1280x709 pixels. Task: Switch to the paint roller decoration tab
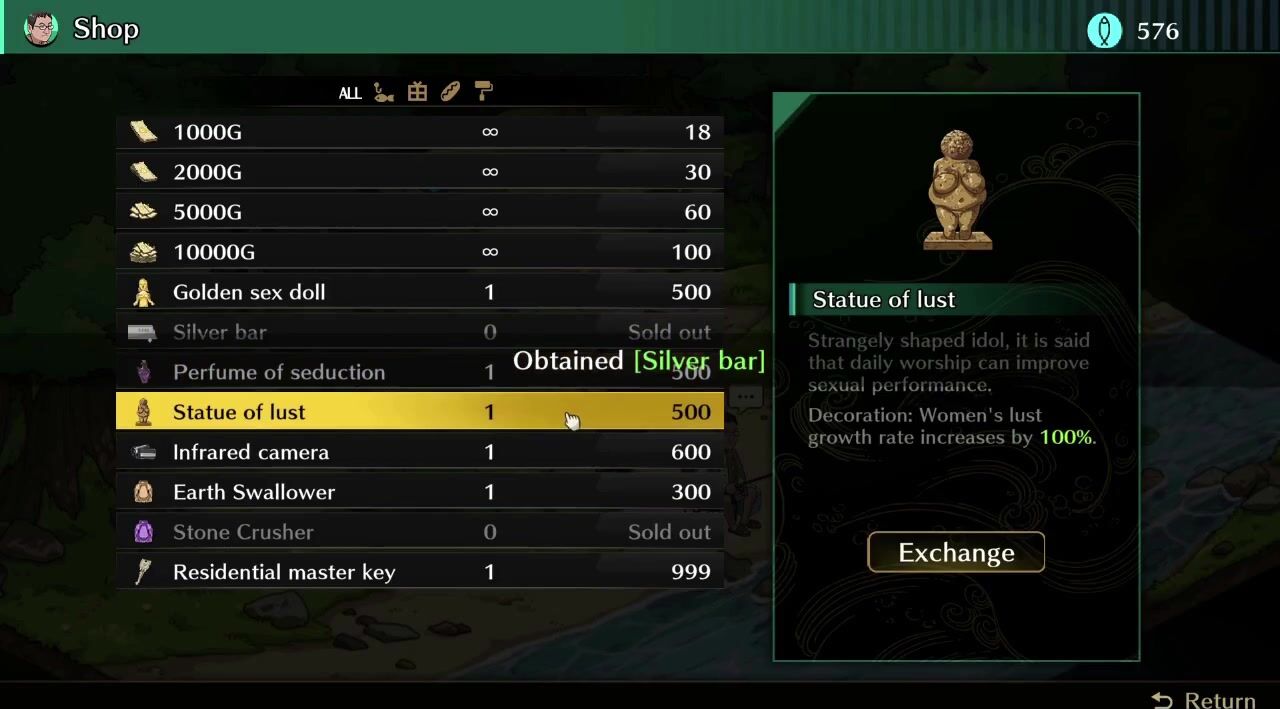click(x=484, y=92)
